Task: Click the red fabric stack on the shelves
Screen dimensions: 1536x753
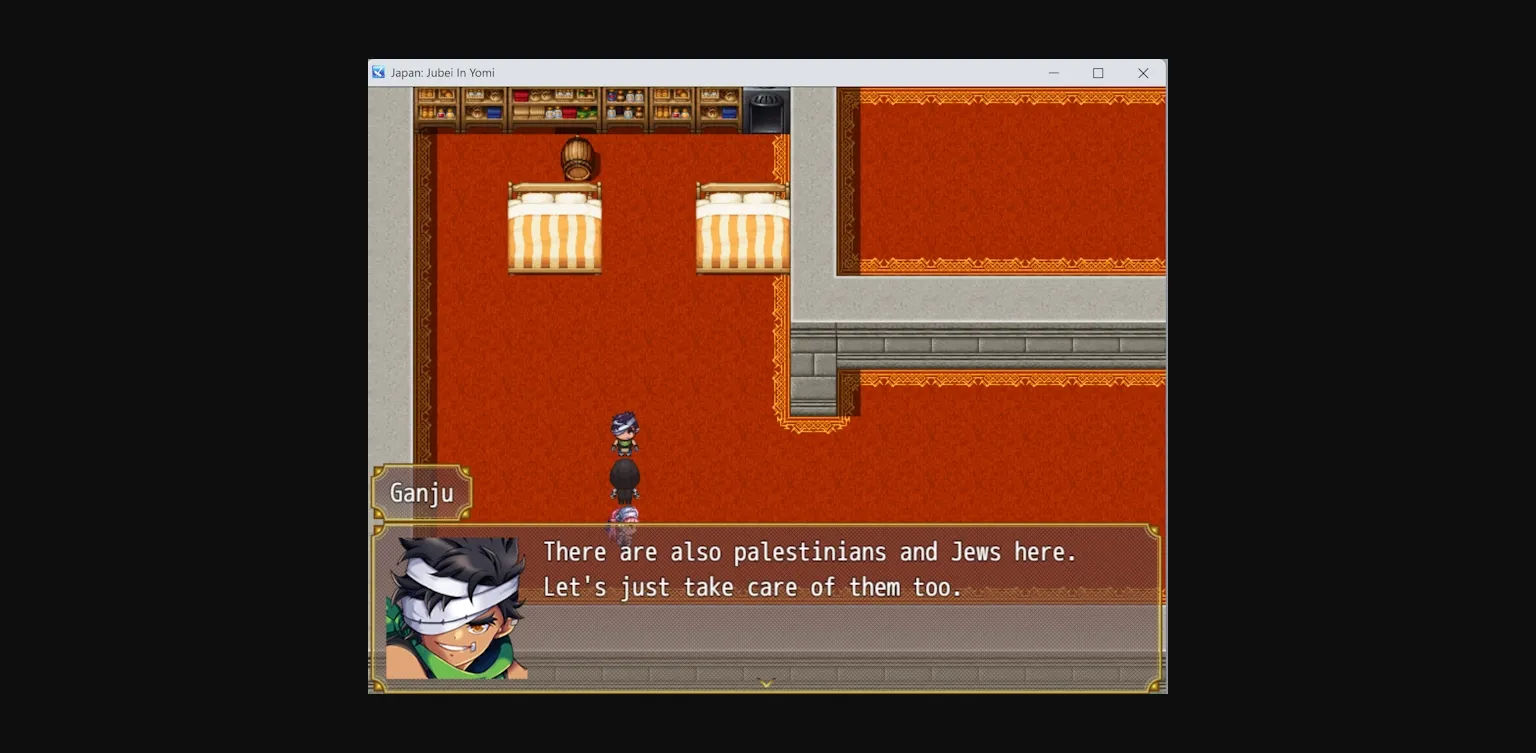Action: pos(521,96)
